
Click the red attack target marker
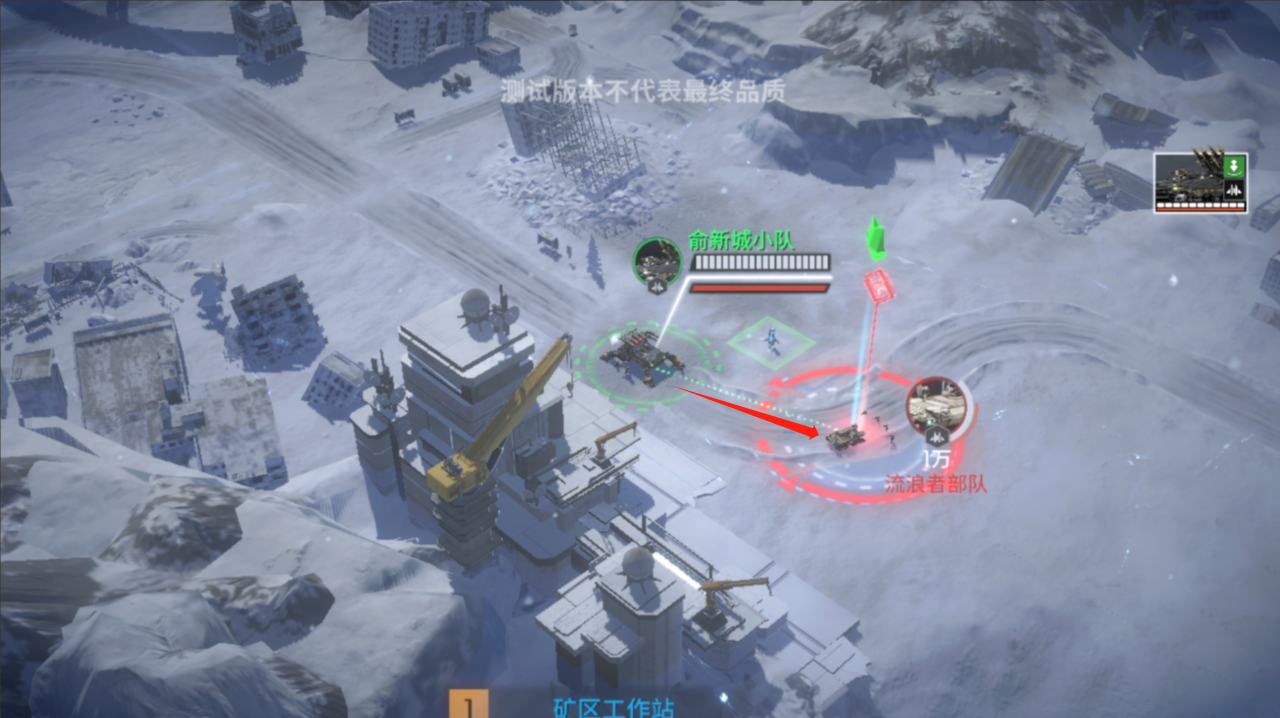(878, 285)
